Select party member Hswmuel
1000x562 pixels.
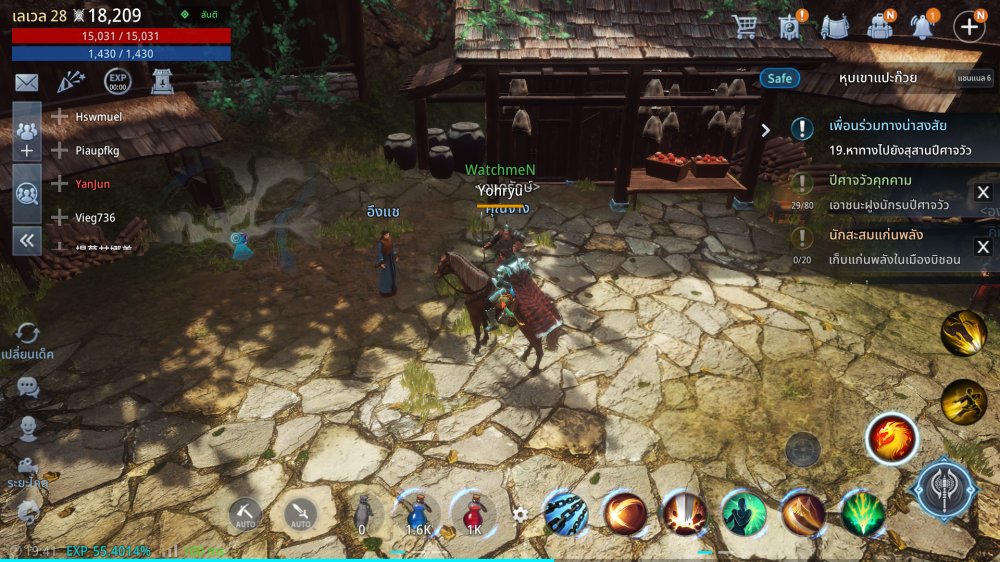click(98, 117)
